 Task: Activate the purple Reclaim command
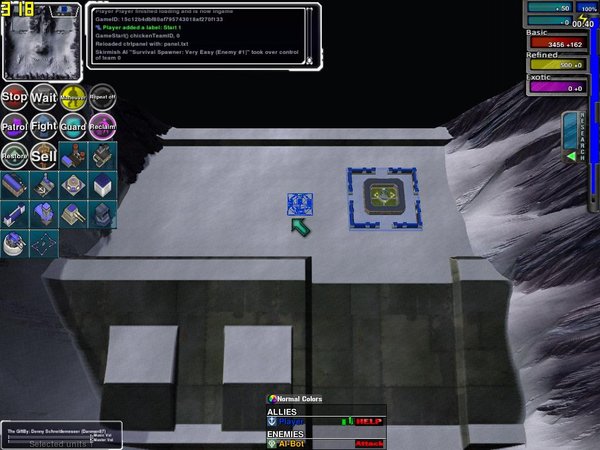(x=102, y=127)
